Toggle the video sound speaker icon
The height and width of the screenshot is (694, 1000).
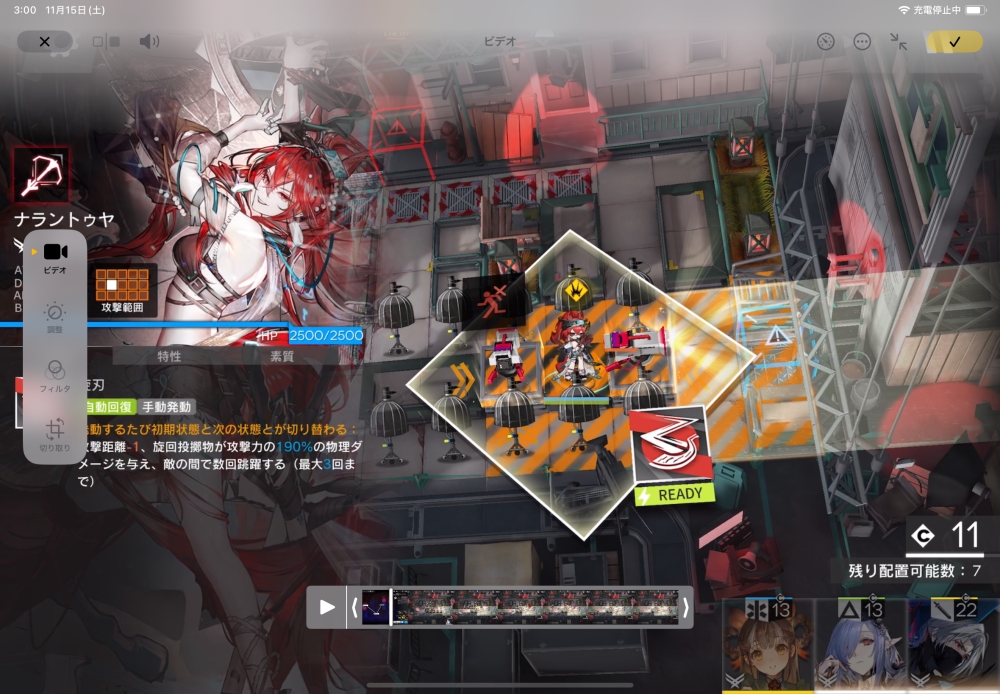(149, 41)
